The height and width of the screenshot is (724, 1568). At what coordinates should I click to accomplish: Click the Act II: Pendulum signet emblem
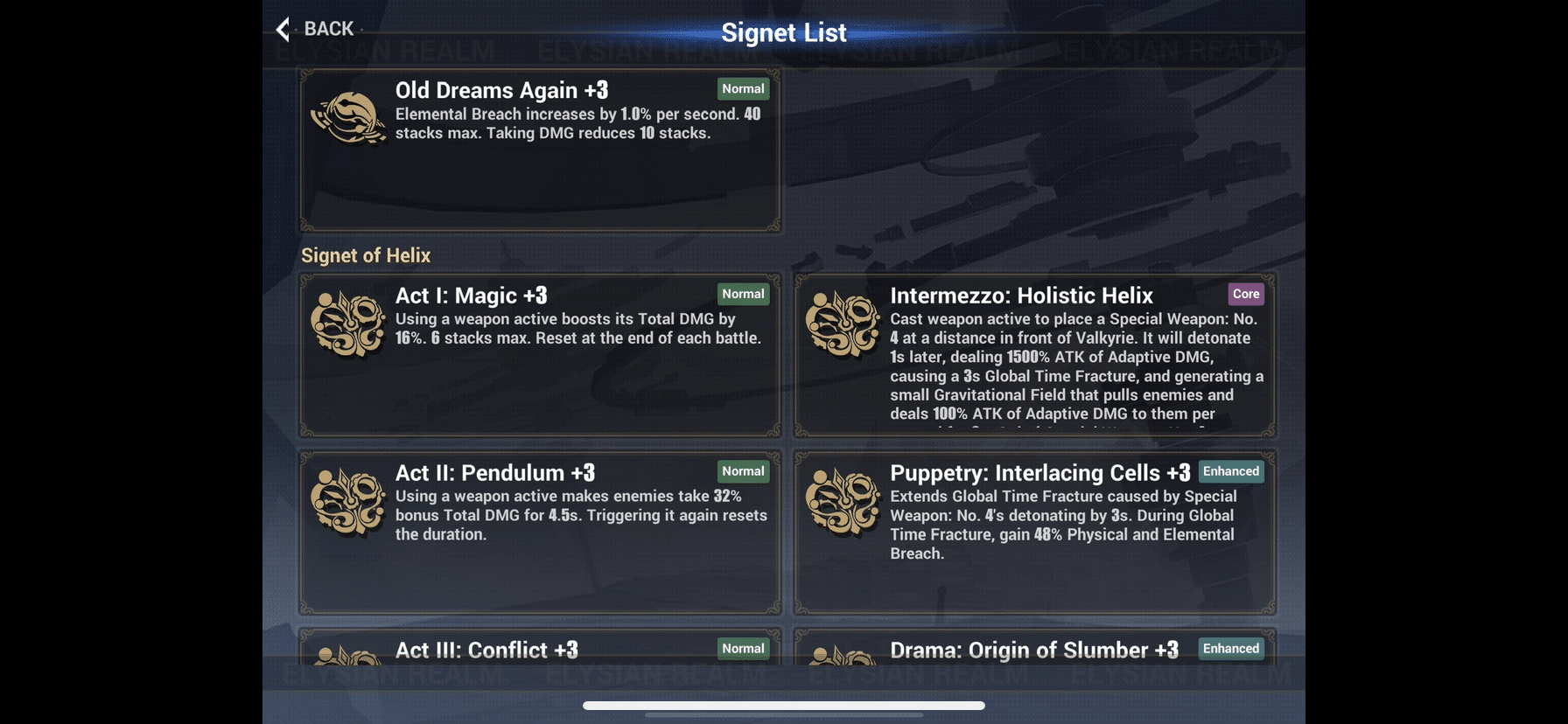click(348, 501)
